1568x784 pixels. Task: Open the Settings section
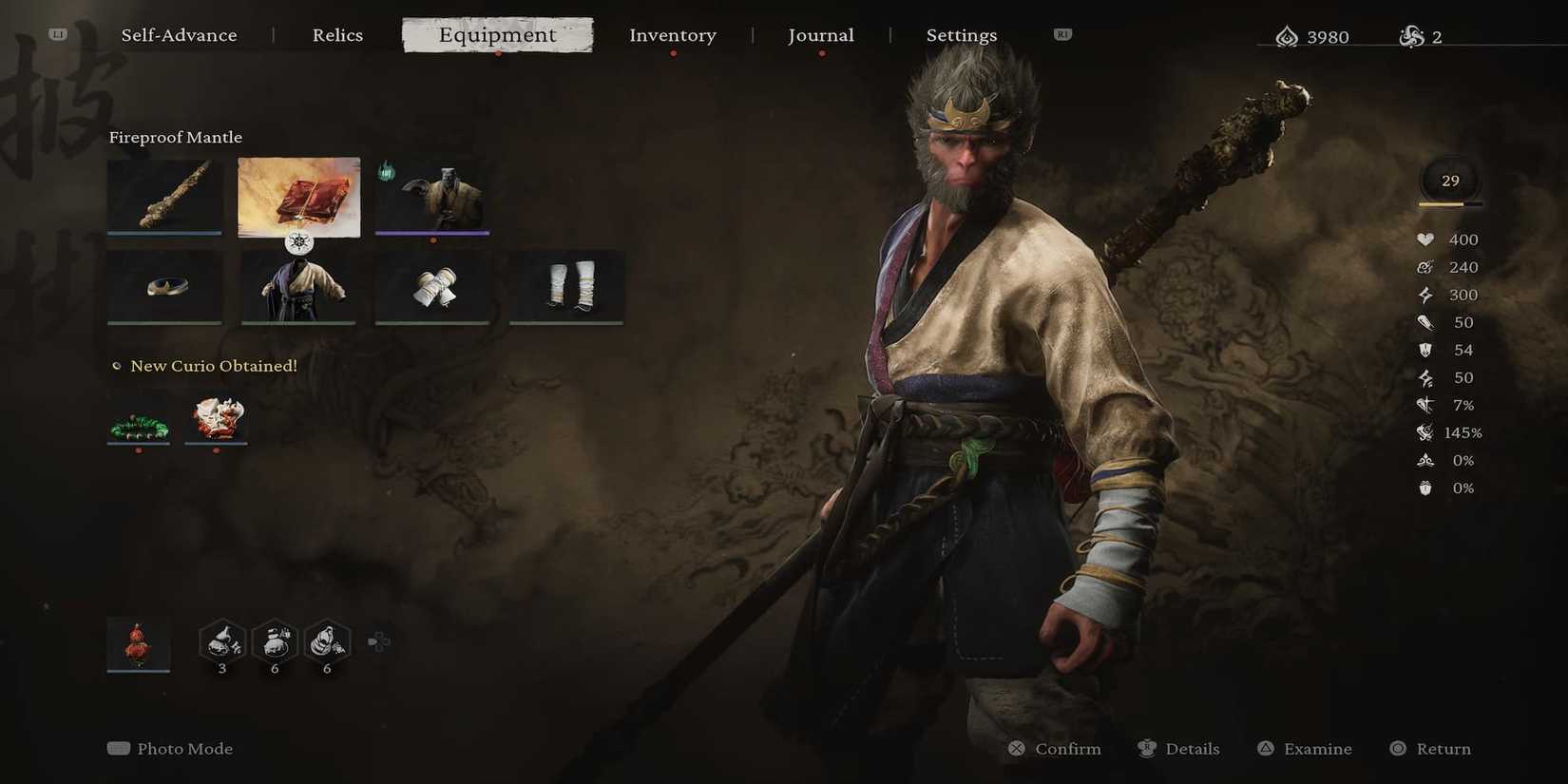point(961,35)
